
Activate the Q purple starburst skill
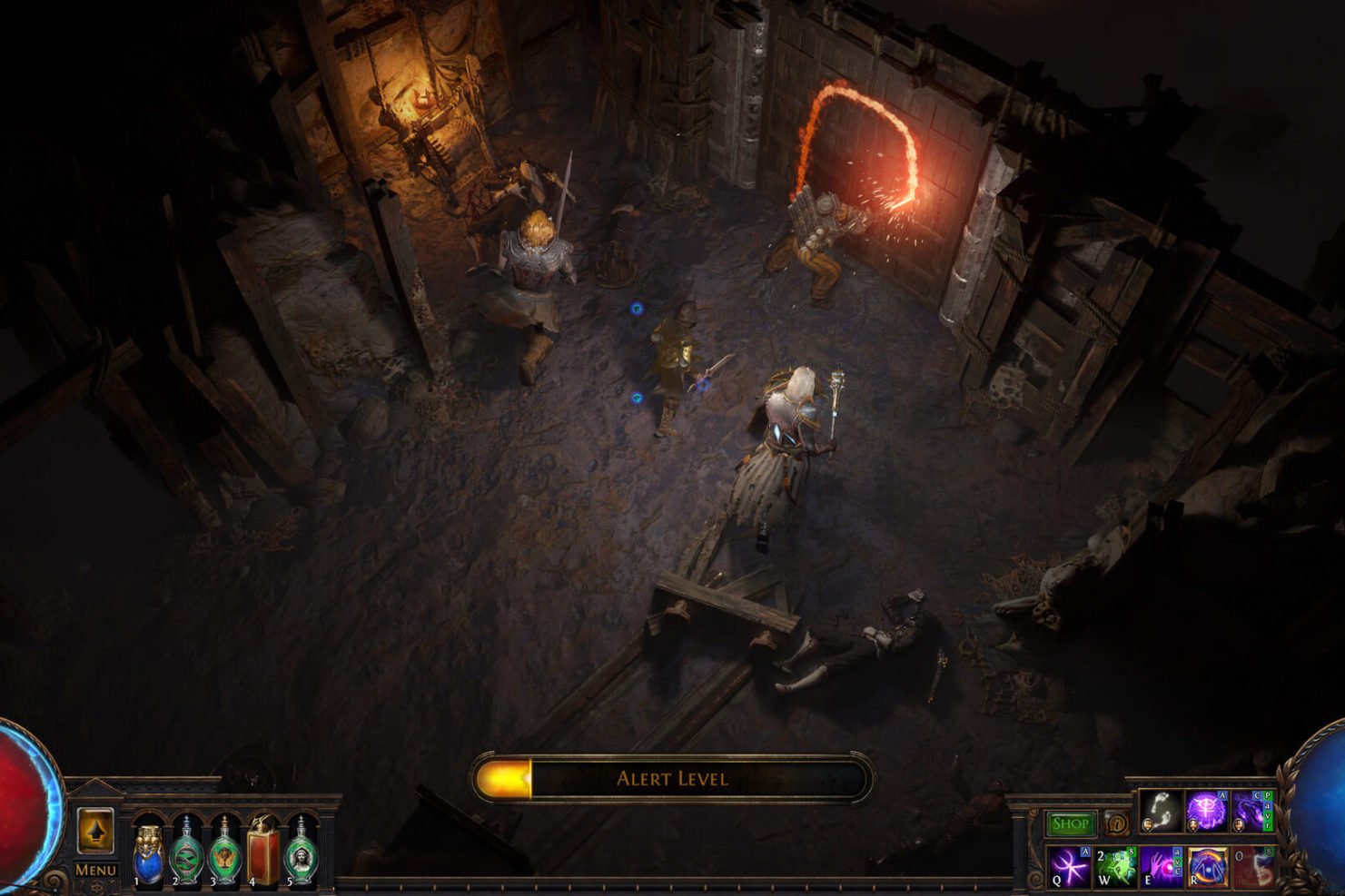1069,867
